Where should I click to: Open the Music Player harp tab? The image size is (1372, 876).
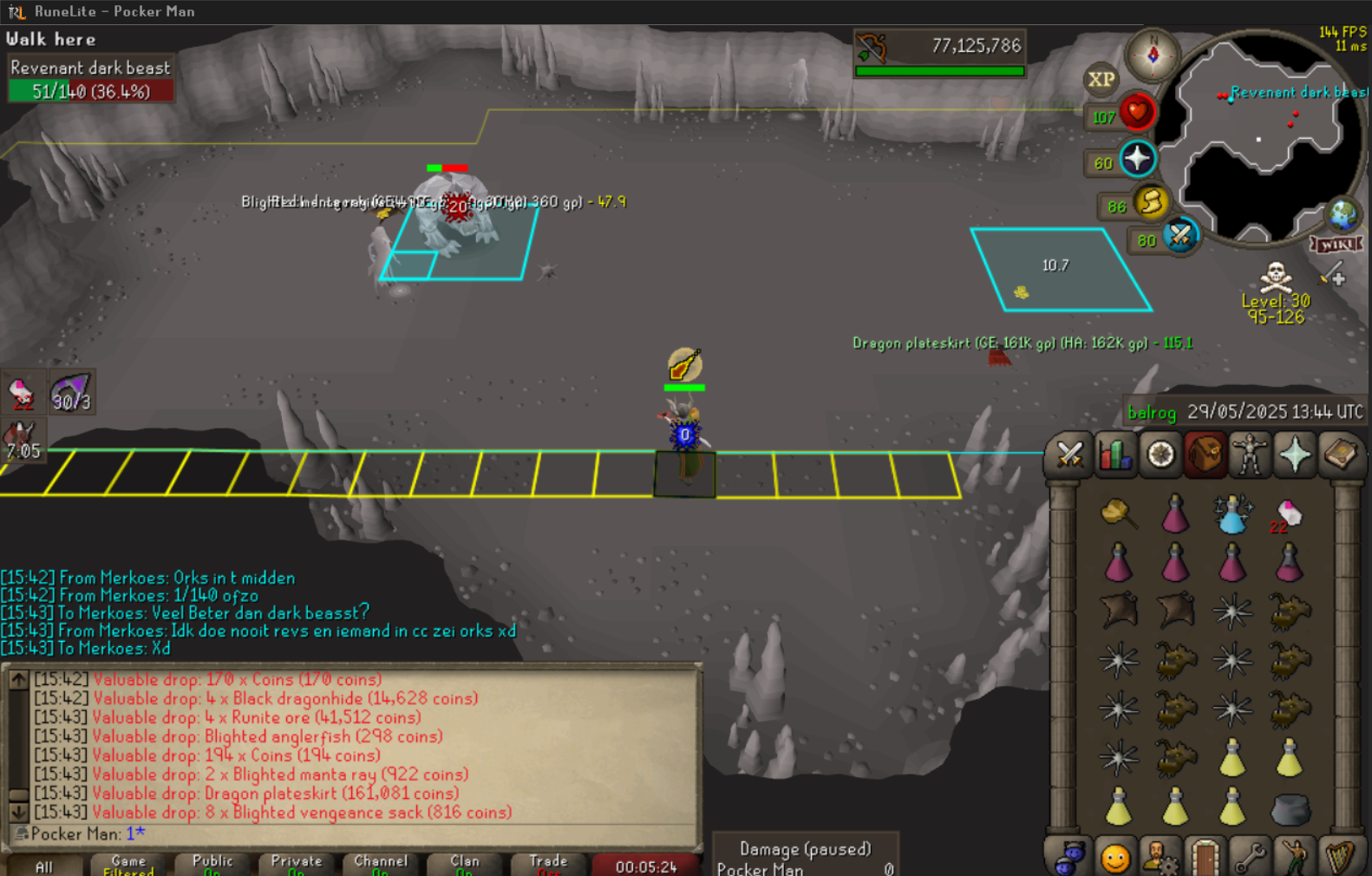click(1341, 858)
